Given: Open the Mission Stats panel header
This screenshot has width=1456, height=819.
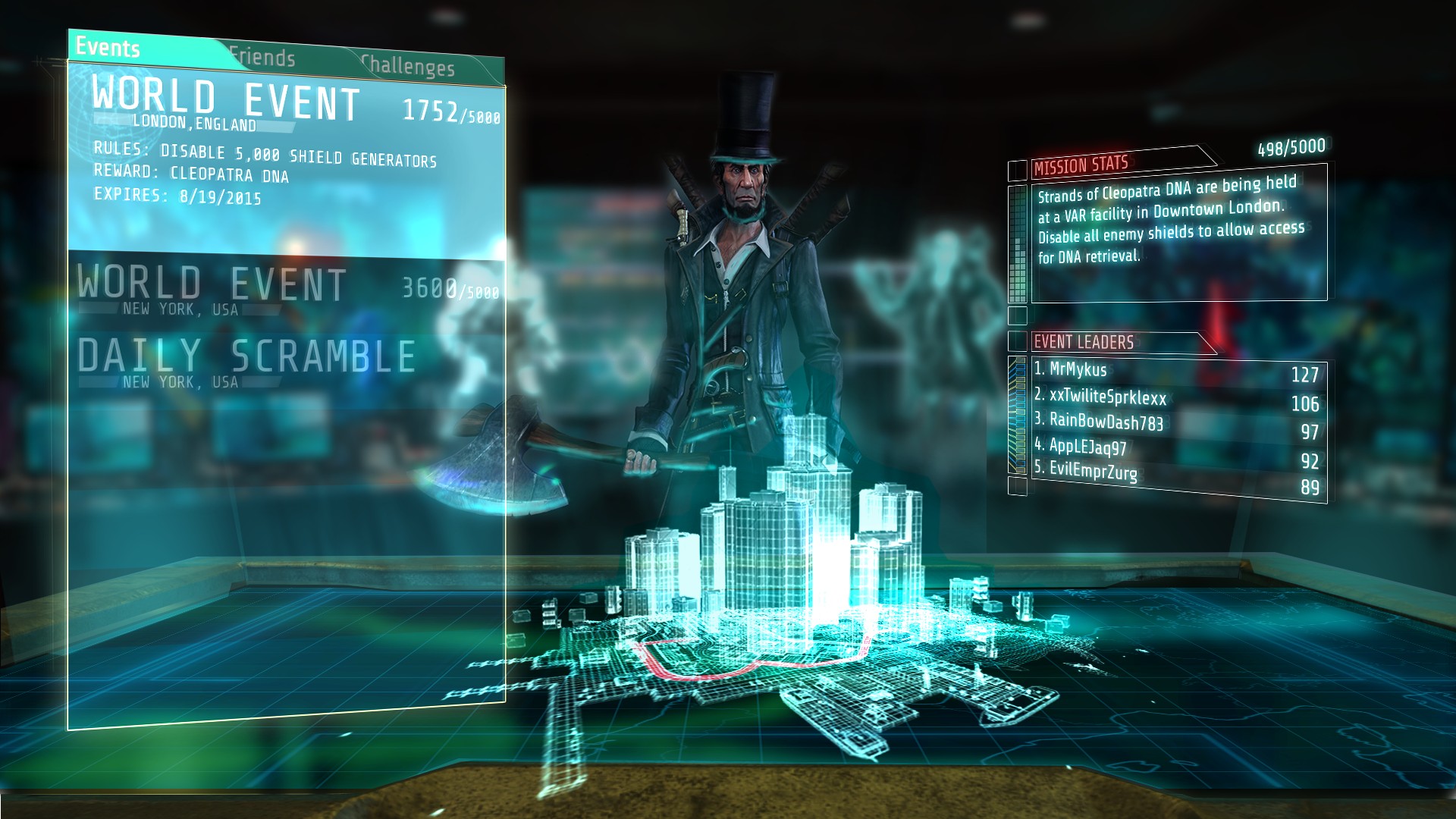Looking at the screenshot, I should tap(1081, 165).
